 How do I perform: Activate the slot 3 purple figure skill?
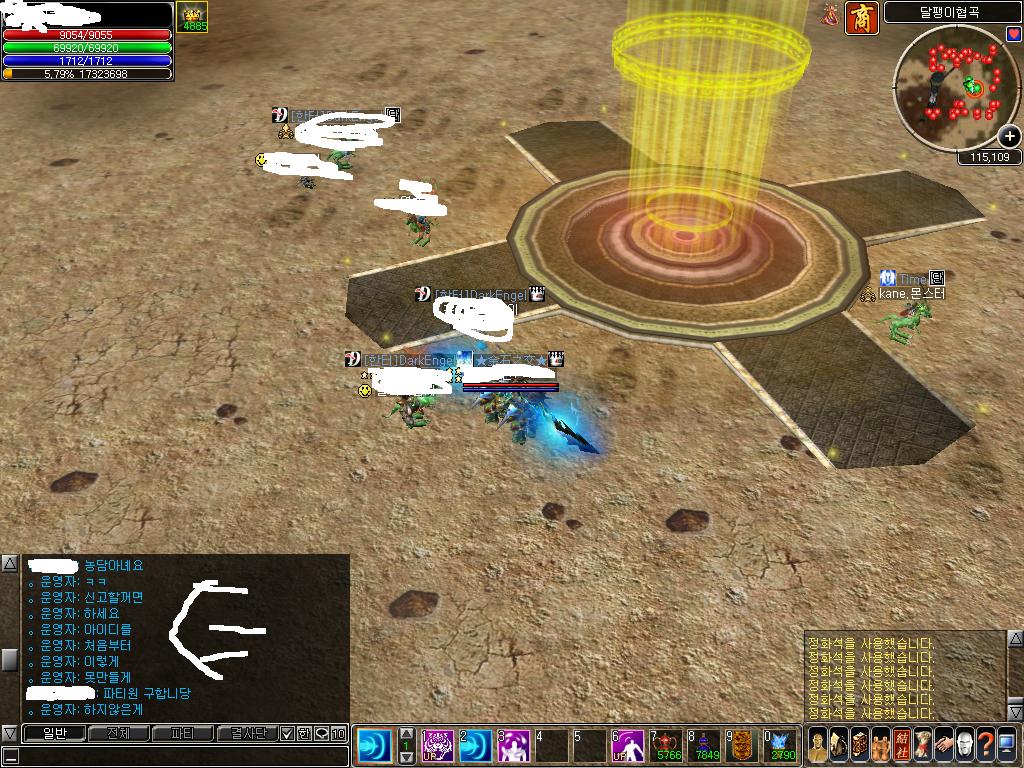[514, 746]
